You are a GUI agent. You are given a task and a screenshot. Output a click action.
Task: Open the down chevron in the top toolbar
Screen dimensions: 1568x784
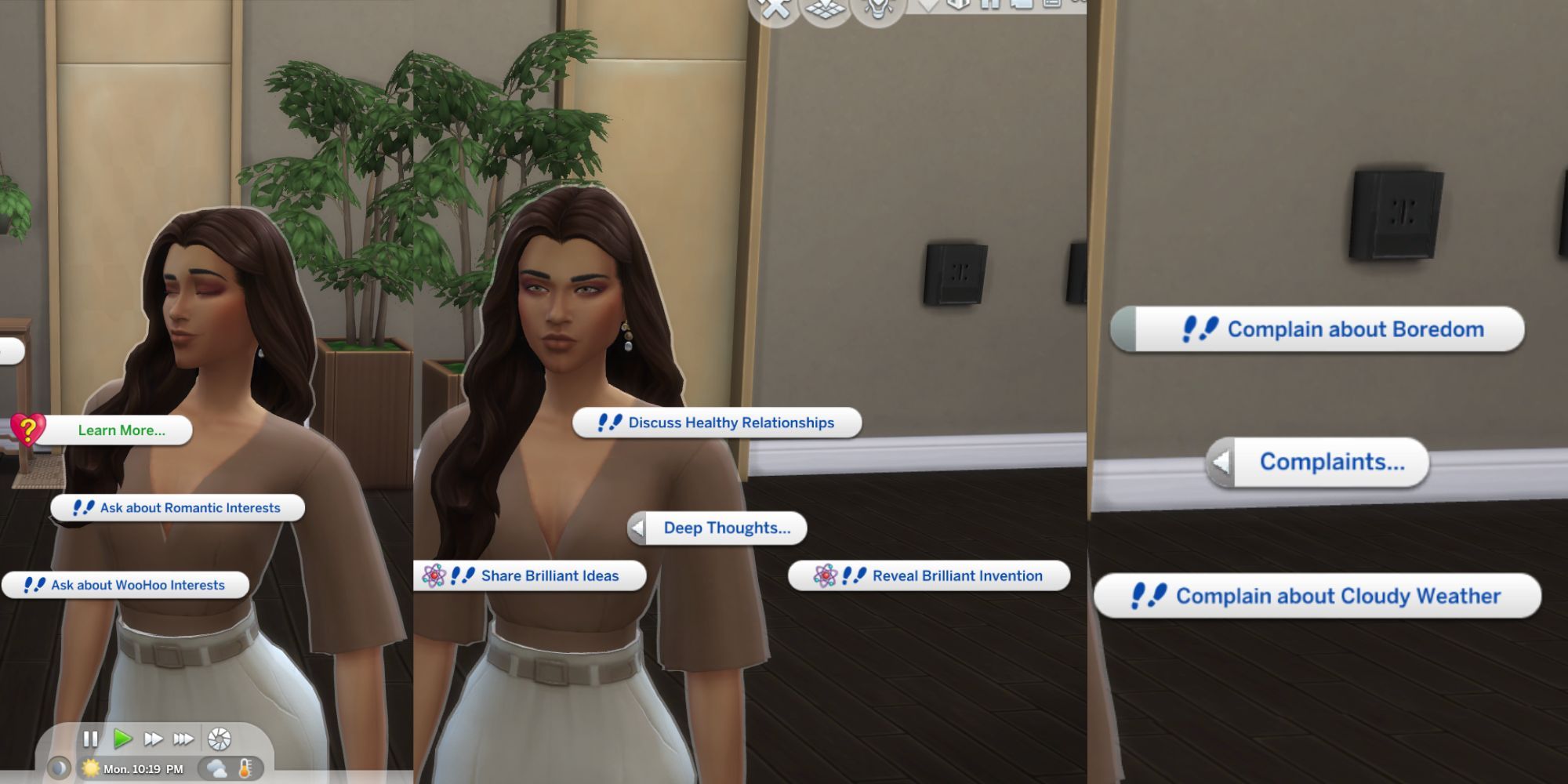point(929,6)
